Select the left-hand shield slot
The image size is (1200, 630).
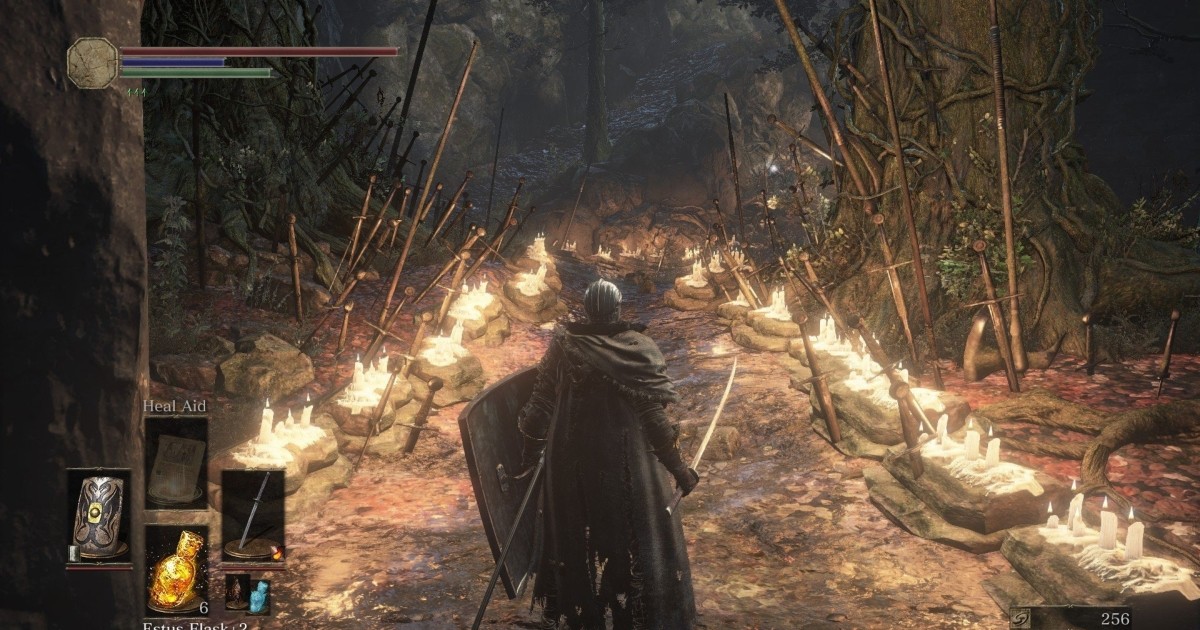click(98, 516)
